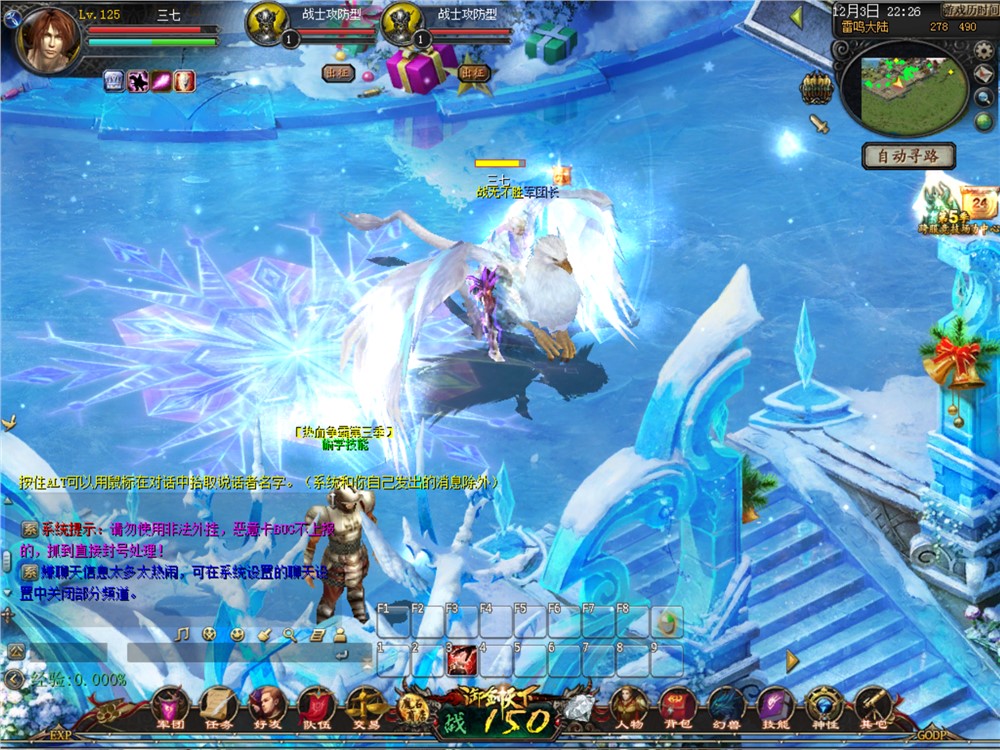Viewport: 1000px width, 750px height.
Task: Open the 人物 character sheet
Action: [629, 704]
